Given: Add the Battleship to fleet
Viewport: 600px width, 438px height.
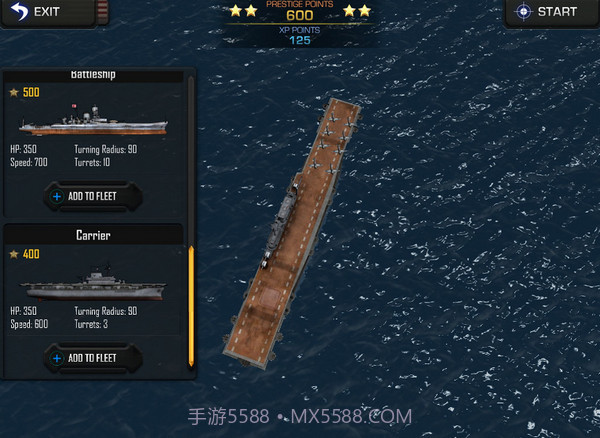Looking at the screenshot, I should coord(92,196).
